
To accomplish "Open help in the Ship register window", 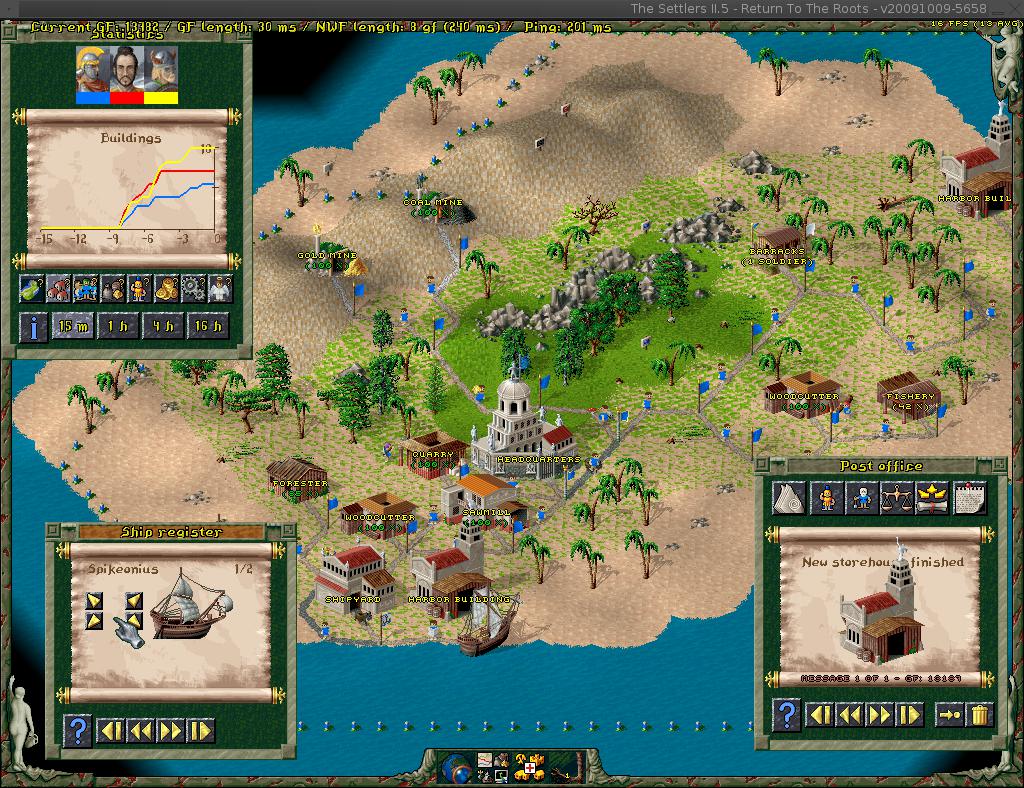I will click(77, 731).
